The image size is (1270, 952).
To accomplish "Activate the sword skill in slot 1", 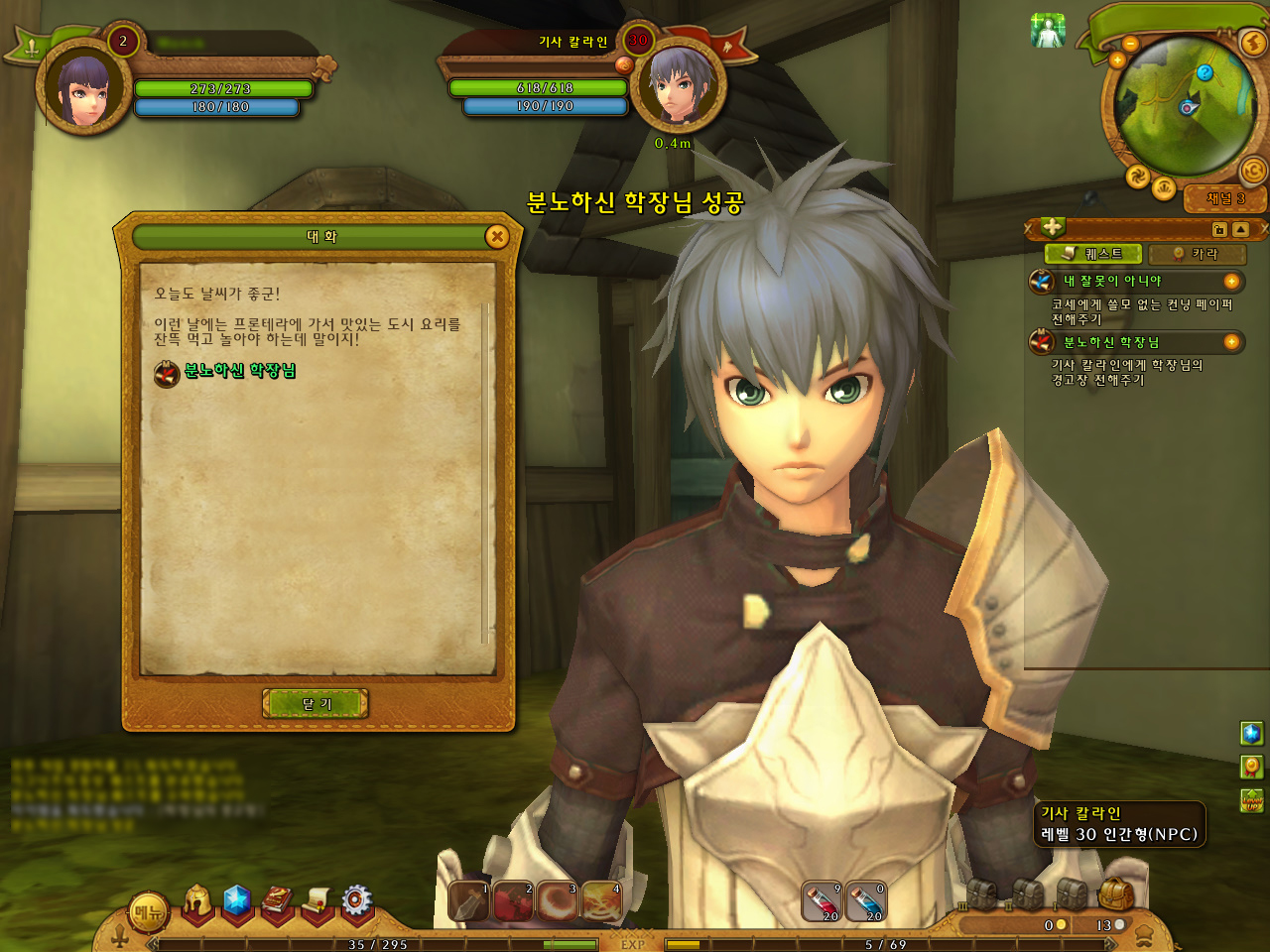I will pos(468,901).
